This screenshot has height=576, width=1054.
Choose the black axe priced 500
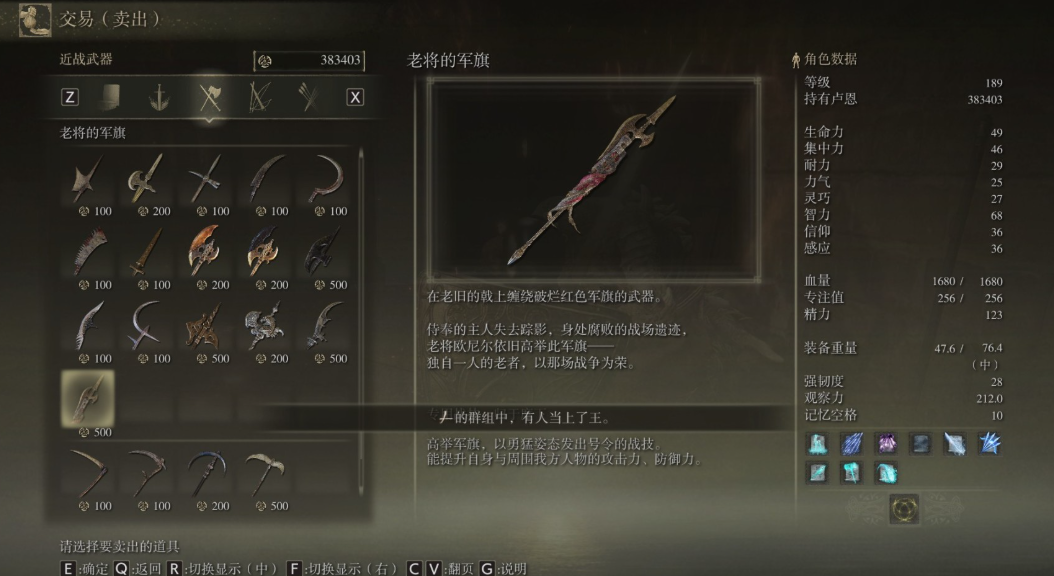click(324, 251)
